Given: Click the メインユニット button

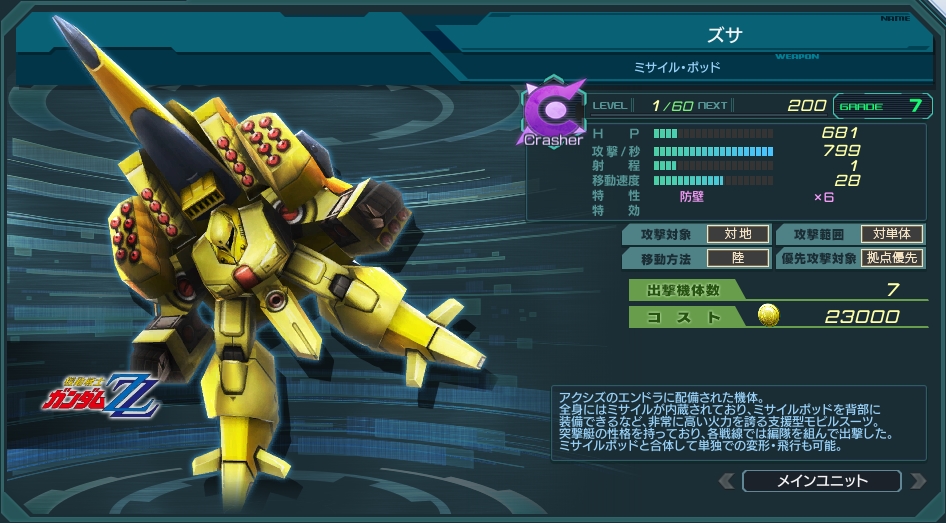Looking at the screenshot, I should click(822, 481).
